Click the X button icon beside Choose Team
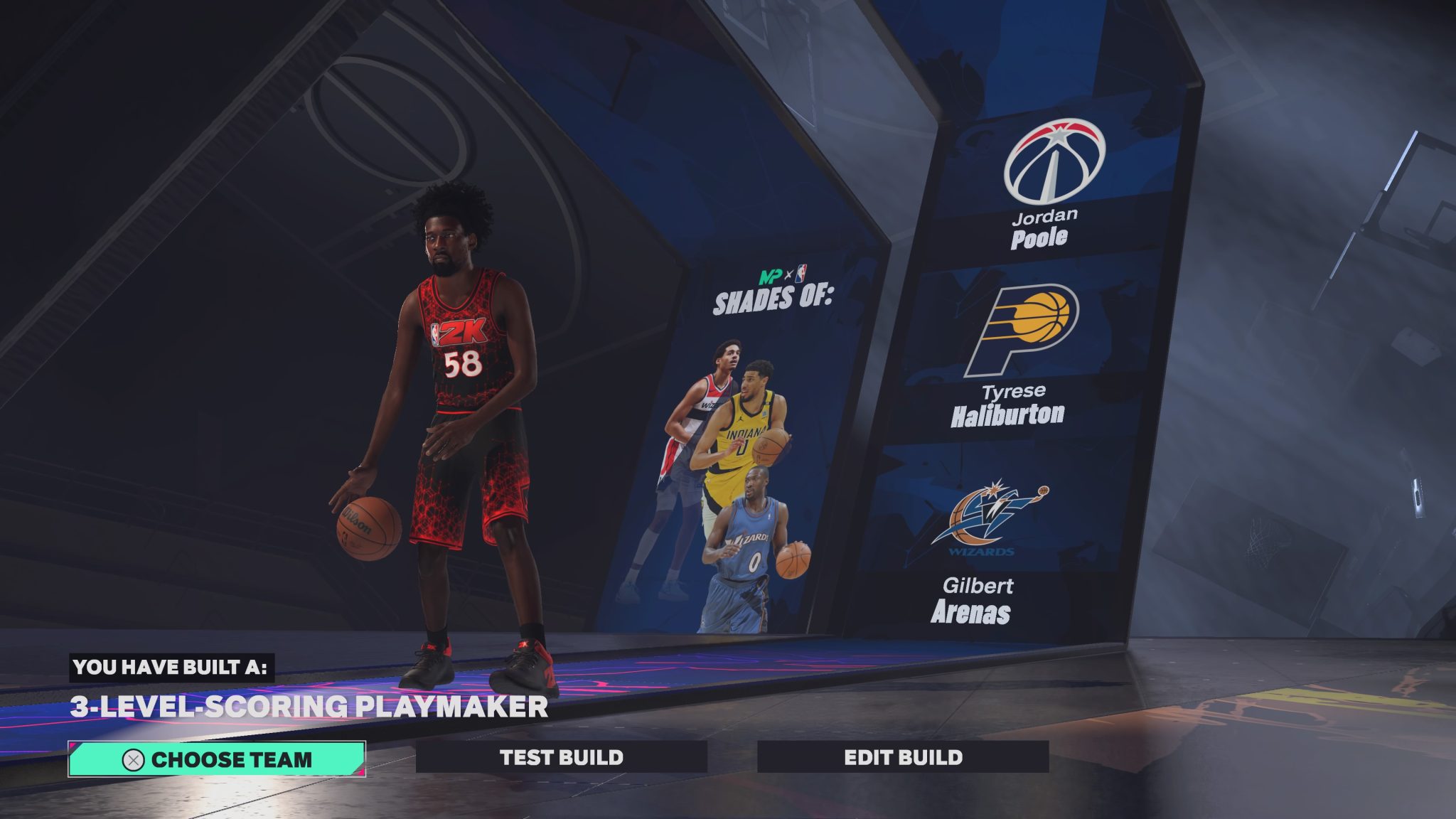1456x819 pixels. click(132, 759)
